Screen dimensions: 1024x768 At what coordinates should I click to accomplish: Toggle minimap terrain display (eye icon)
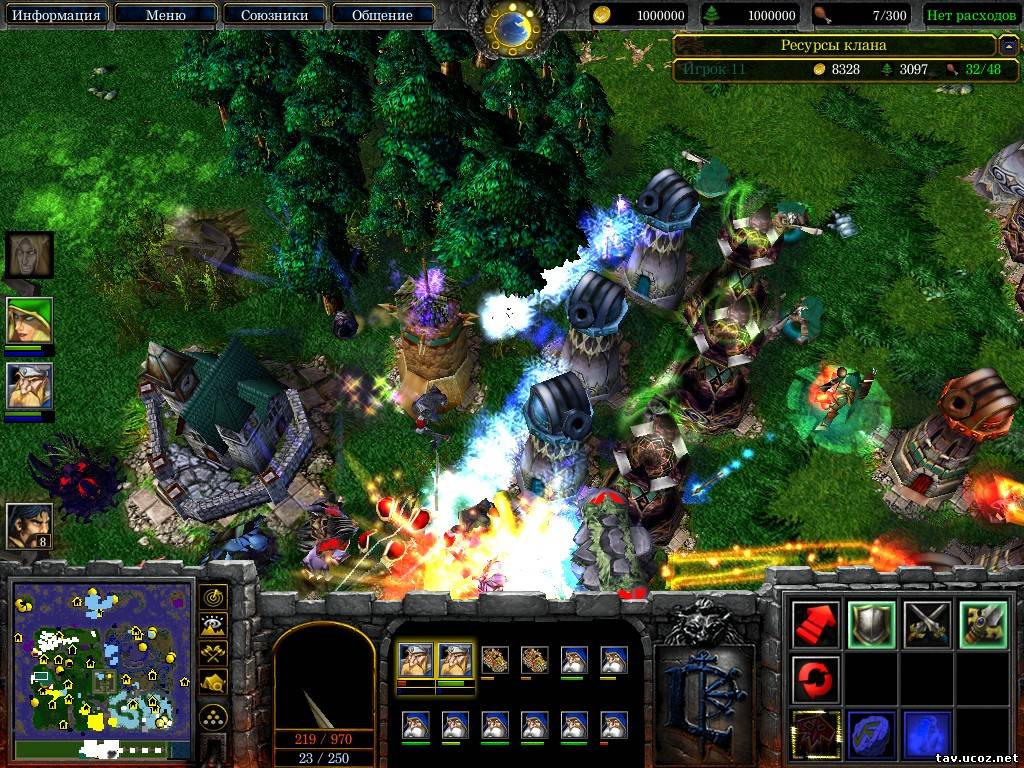pyautogui.click(x=213, y=626)
